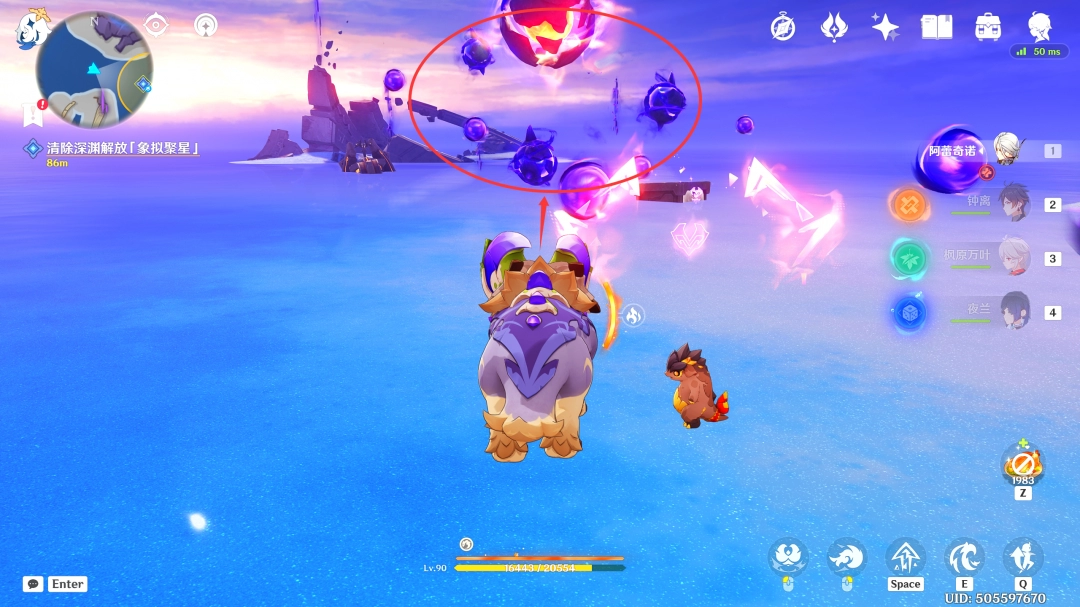Open the backpack inventory

click(989, 27)
